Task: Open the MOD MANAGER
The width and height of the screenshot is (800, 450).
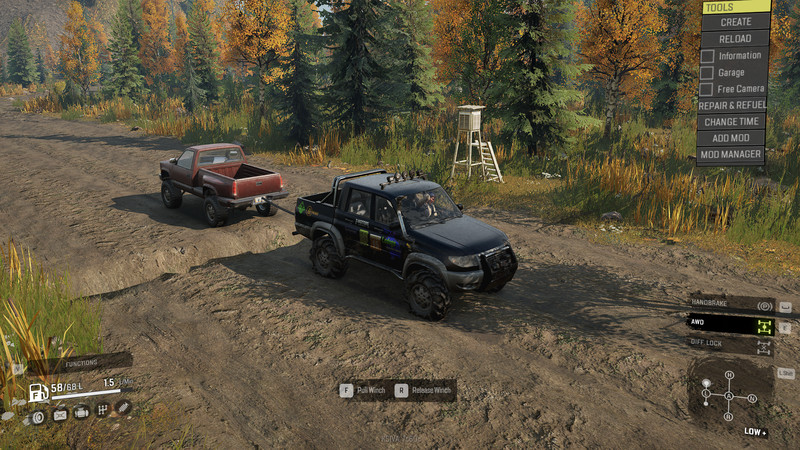Action: pos(733,155)
